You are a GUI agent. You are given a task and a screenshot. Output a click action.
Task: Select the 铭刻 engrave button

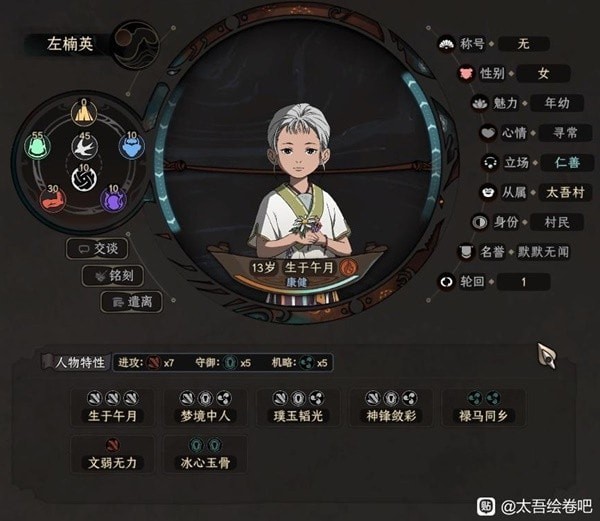coord(116,275)
